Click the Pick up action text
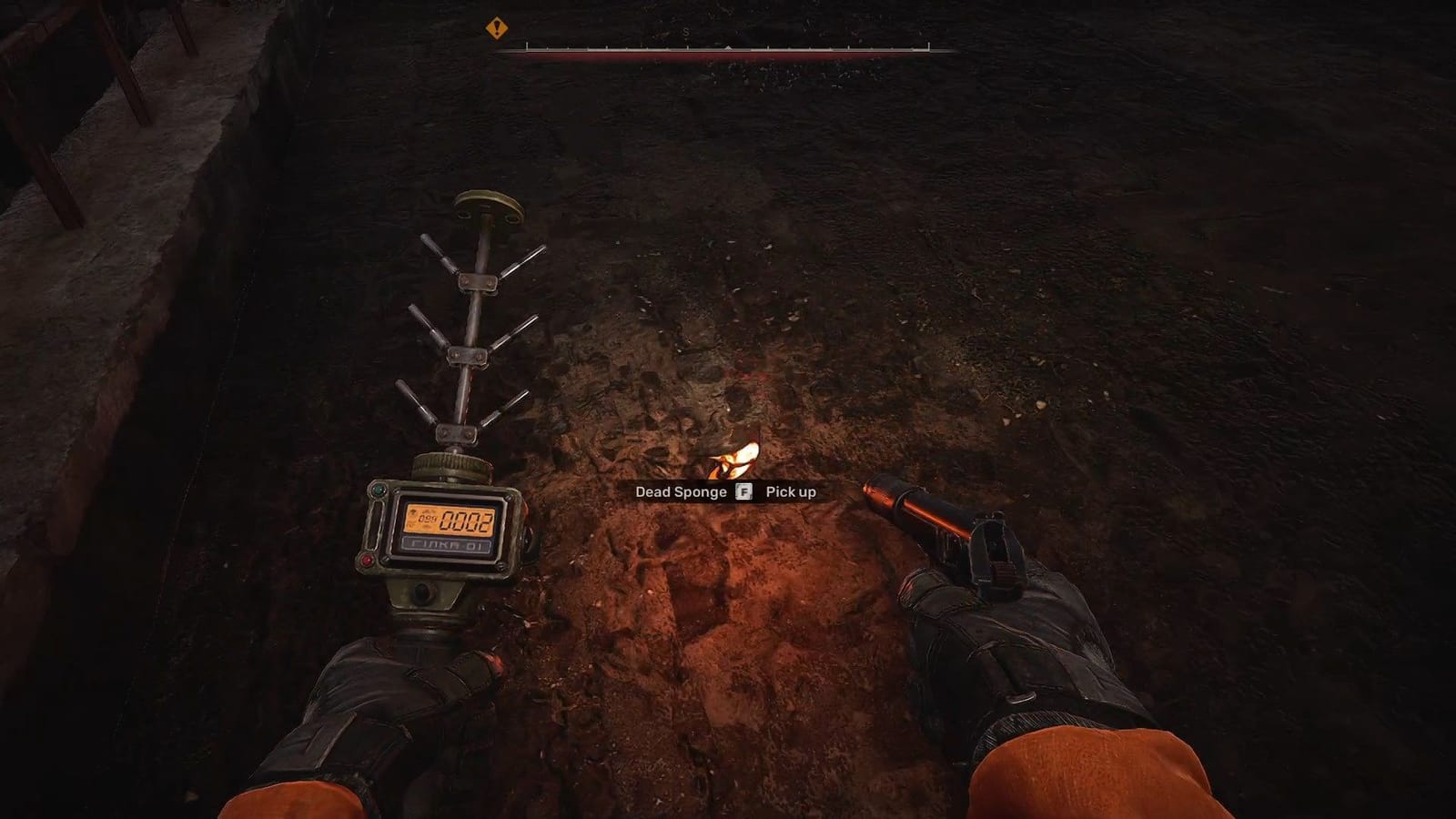This screenshot has height=819, width=1456. pos(790,491)
